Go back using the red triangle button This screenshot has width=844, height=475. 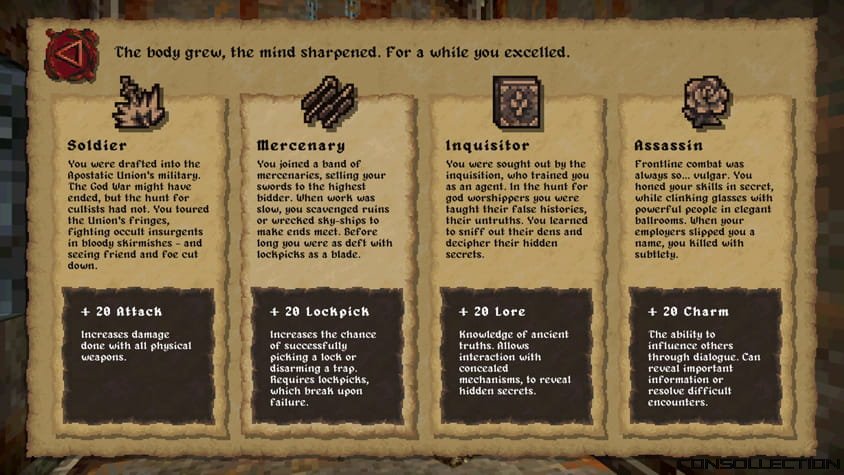pos(69,53)
